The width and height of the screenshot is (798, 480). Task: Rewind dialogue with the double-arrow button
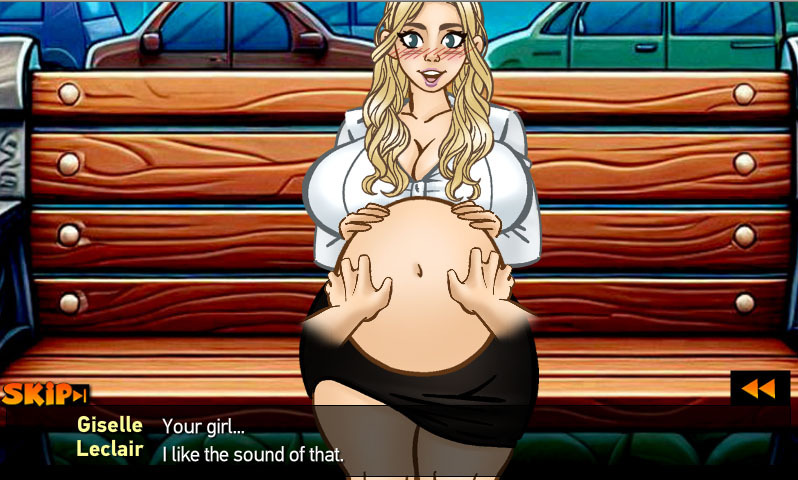(759, 388)
